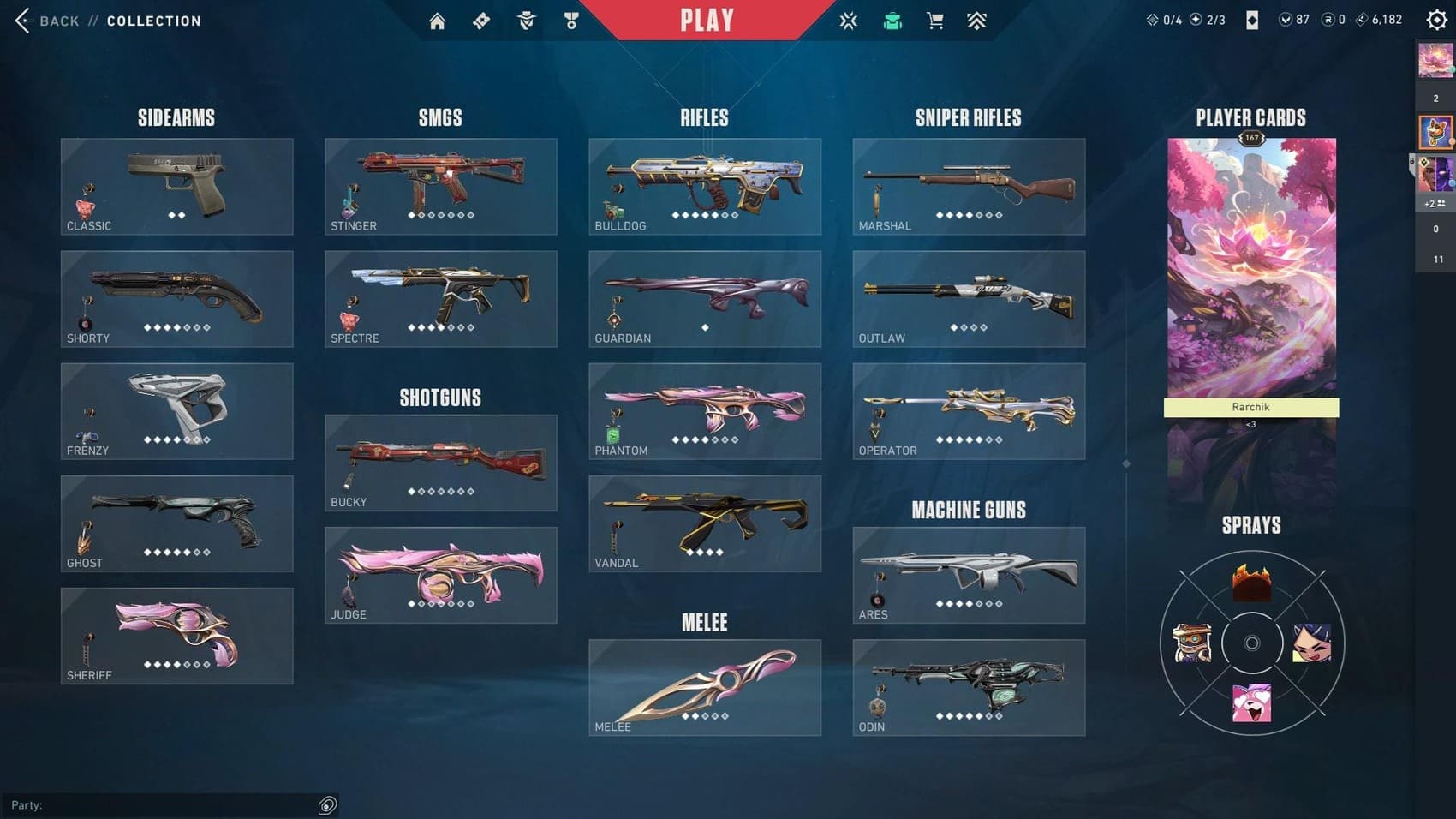Click the Party chat input field
The width and height of the screenshot is (1456, 819).
[163, 805]
